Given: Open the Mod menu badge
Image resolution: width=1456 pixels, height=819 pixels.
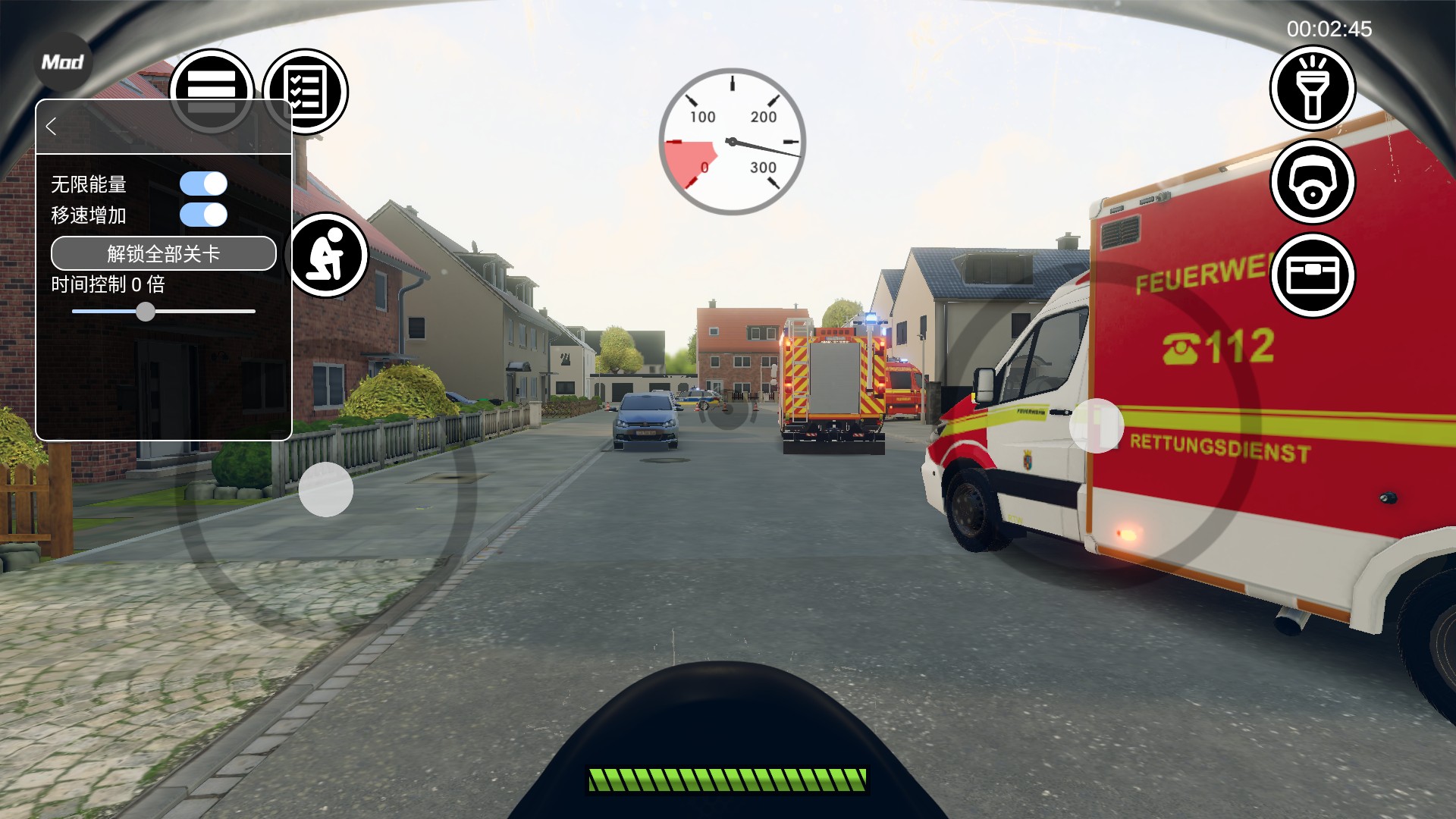Looking at the screenshot, I should [62, 62].
